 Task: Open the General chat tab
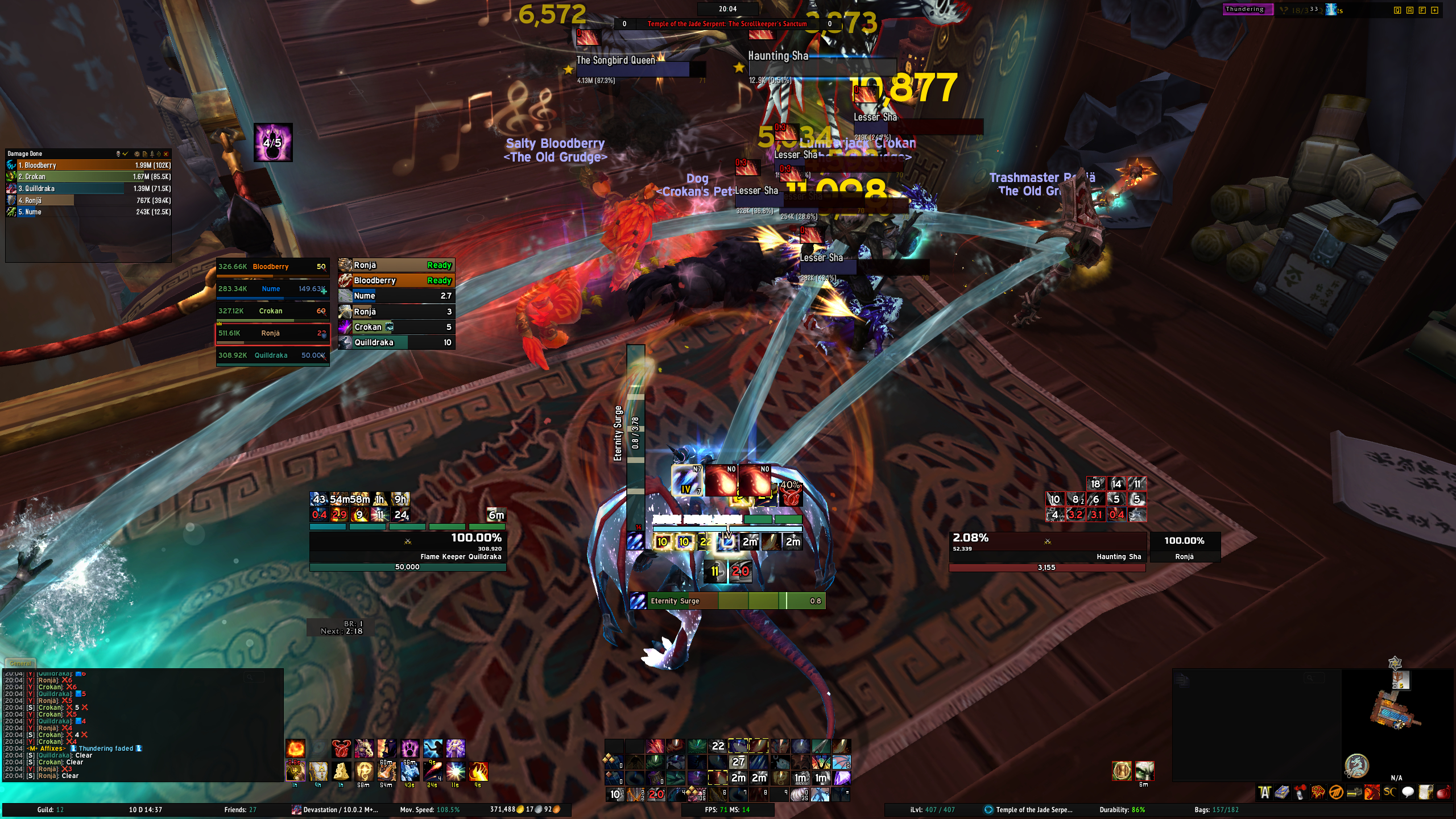(x=20, y=663)
